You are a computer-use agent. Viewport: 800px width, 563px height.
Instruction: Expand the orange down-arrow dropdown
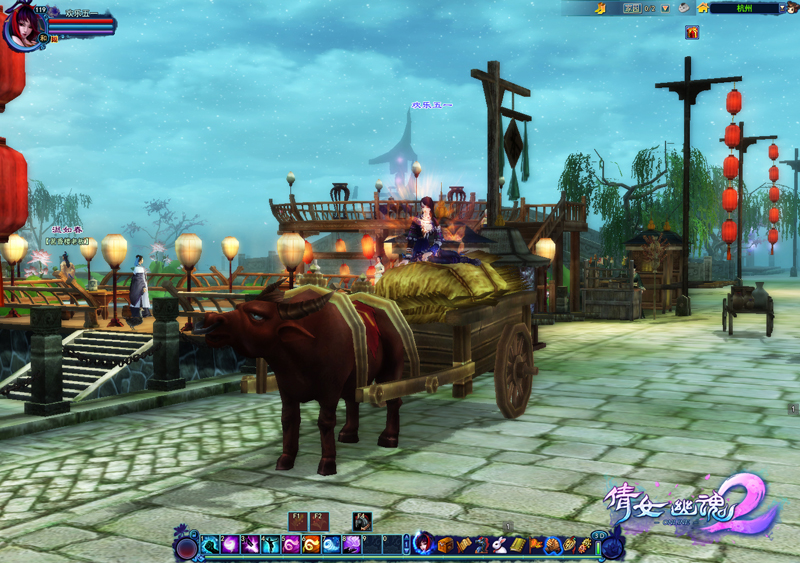pos(665,8)
